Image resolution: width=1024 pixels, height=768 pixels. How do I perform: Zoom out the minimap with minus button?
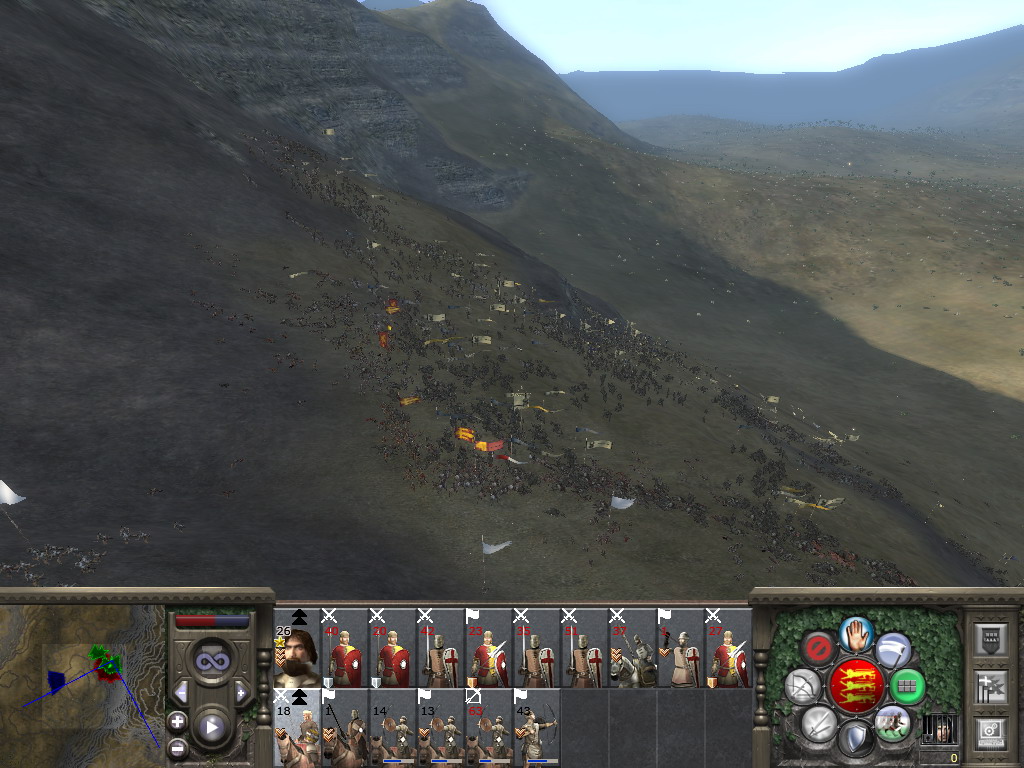[177, 747]
